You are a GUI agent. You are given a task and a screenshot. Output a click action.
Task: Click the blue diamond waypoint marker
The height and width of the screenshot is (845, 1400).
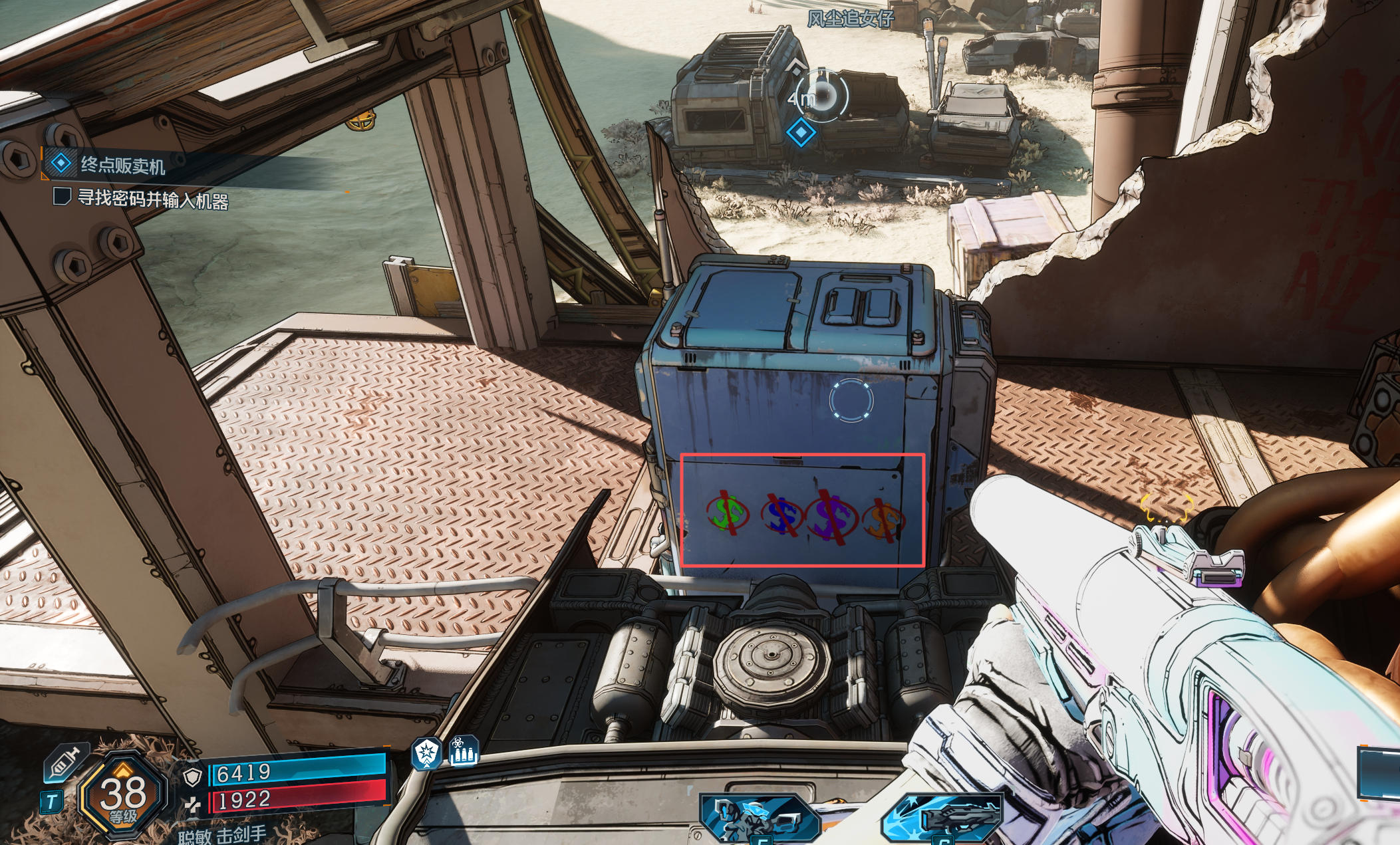[801, 132]
